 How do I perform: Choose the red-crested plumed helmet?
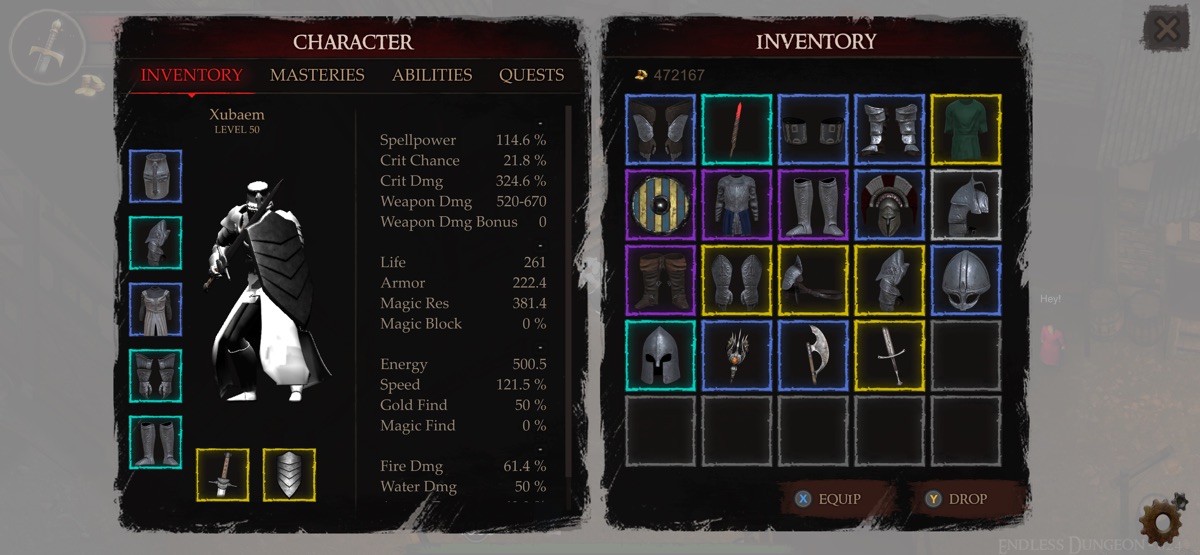tap(889, 204)
